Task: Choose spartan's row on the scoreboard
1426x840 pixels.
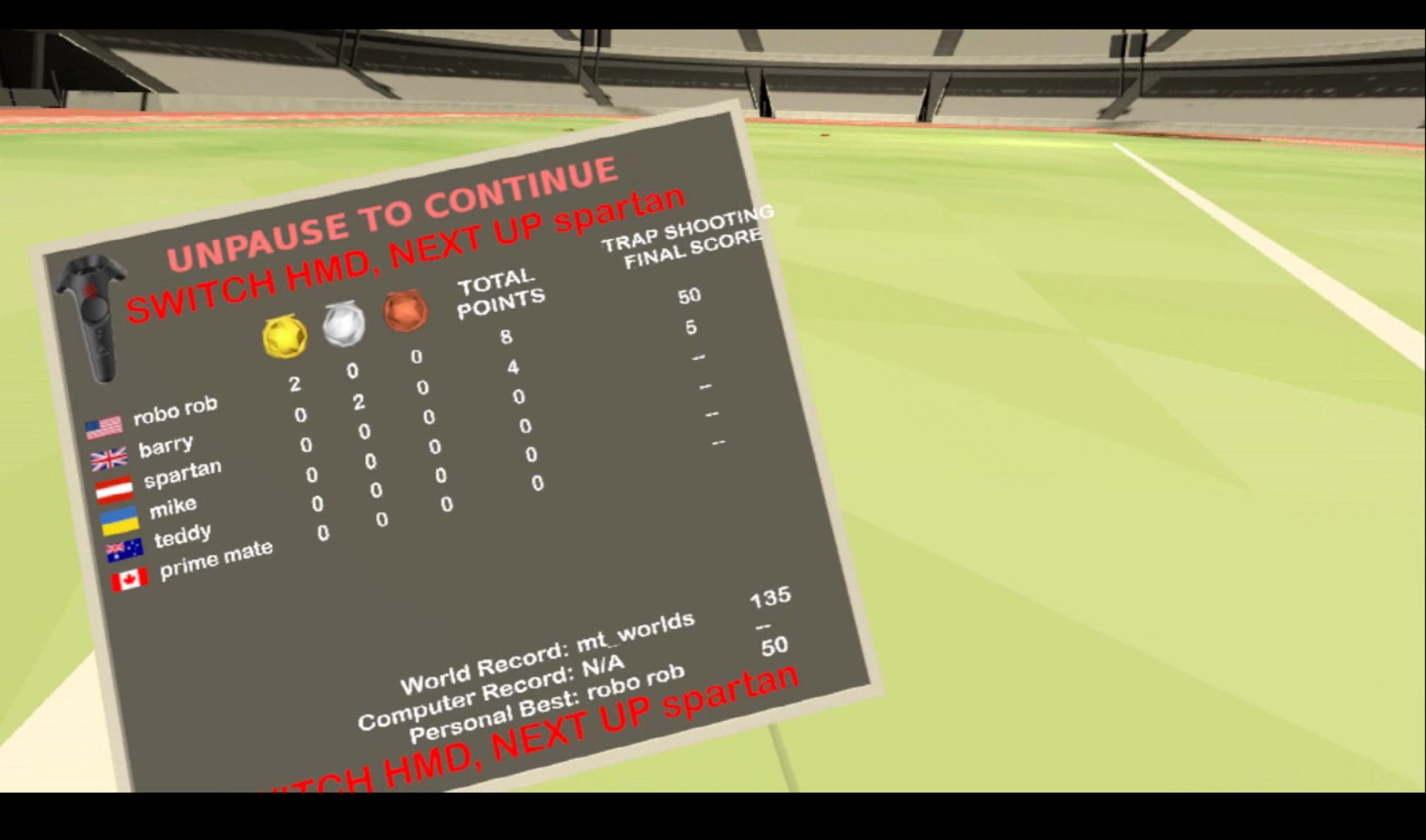Action: click(x=182, y=476)
